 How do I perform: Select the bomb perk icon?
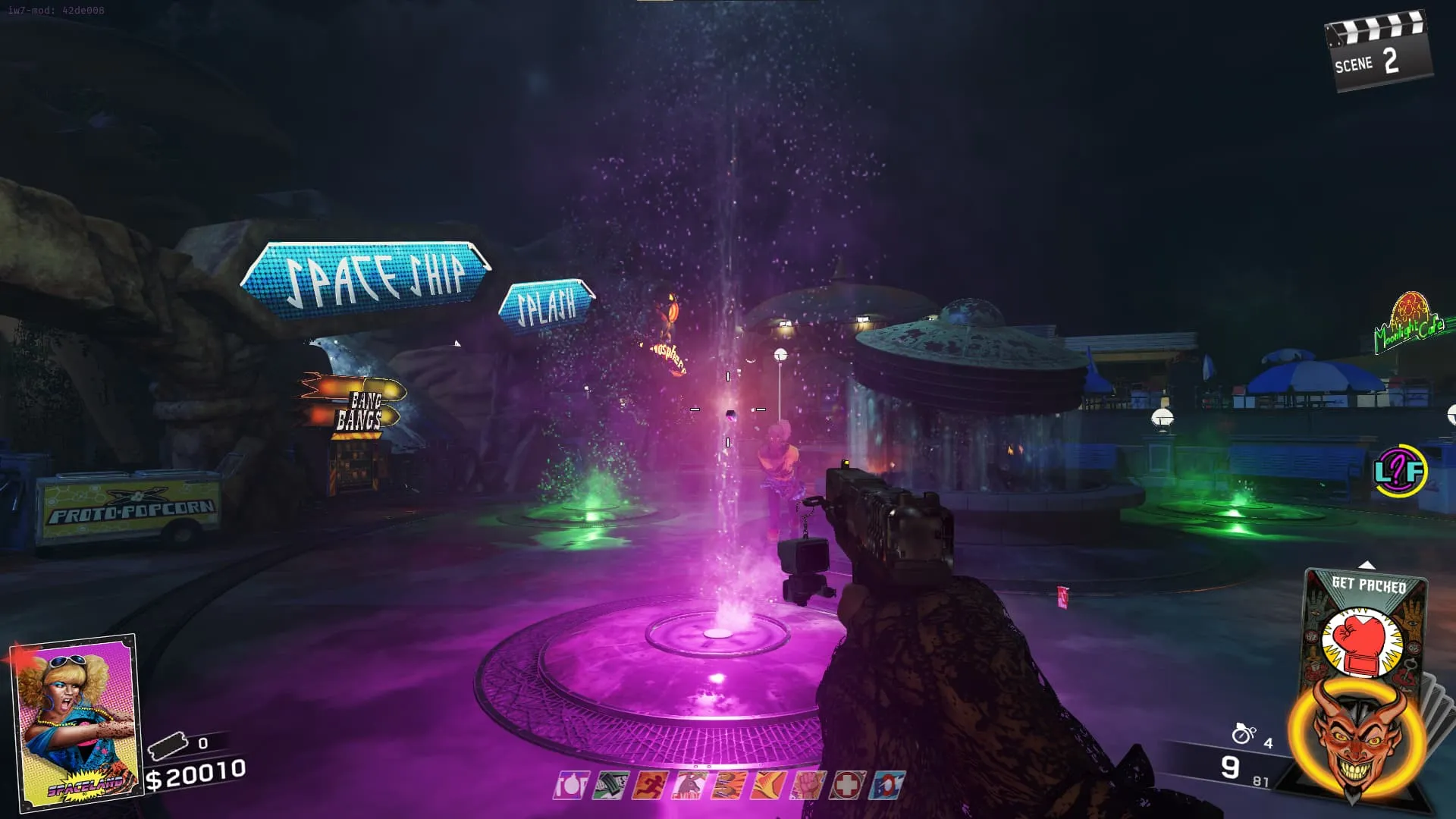(571, 786)
